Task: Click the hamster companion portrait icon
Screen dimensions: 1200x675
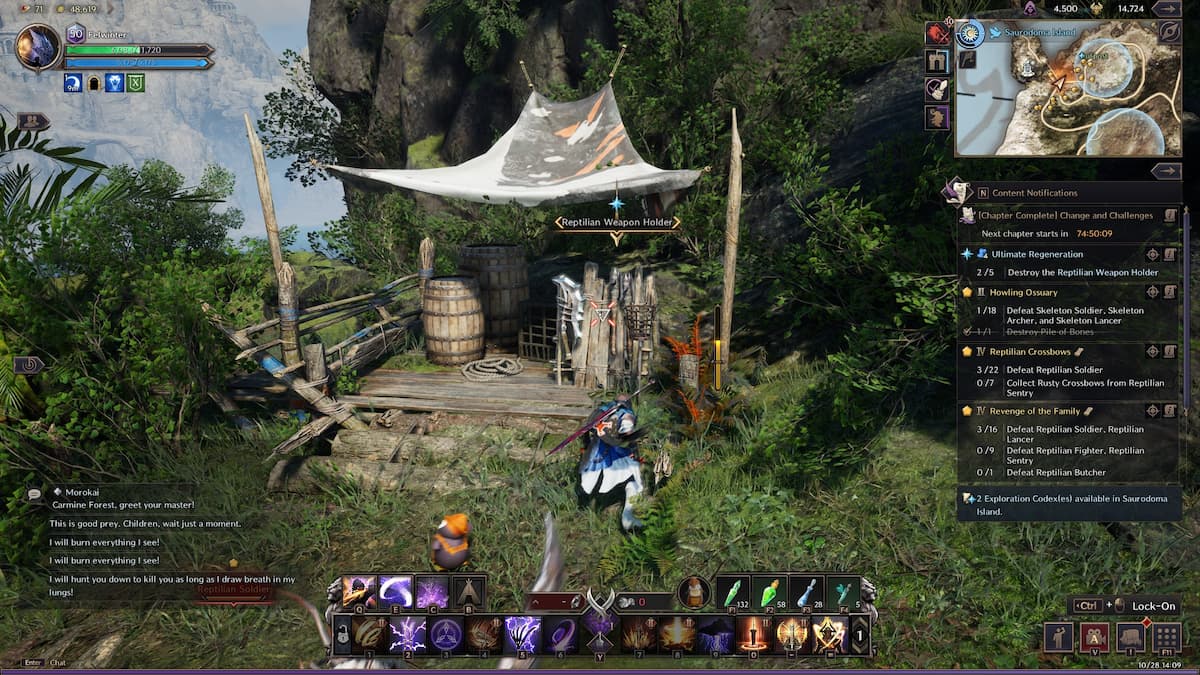Action: tap(693, 592)
